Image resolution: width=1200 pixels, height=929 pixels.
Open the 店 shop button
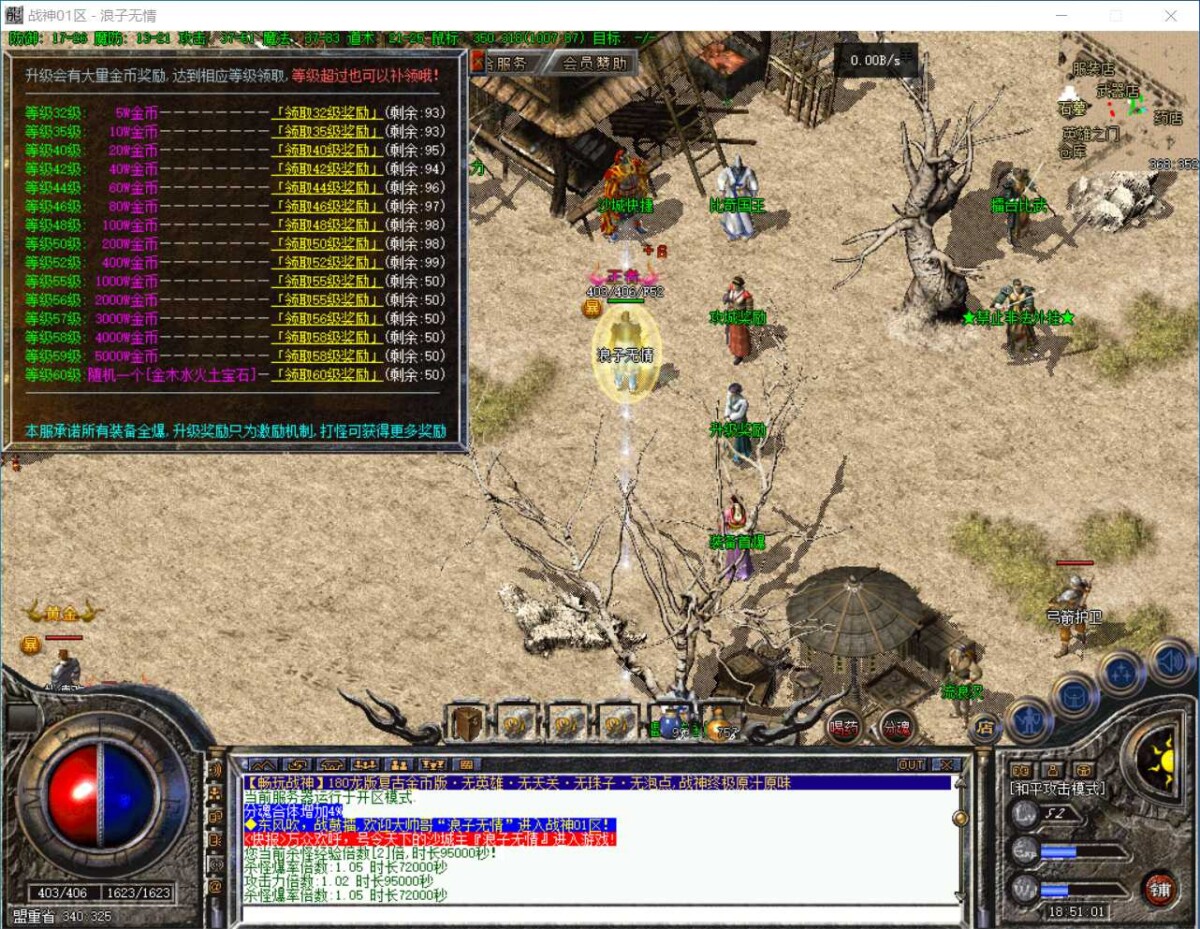[x=985, y=726]
